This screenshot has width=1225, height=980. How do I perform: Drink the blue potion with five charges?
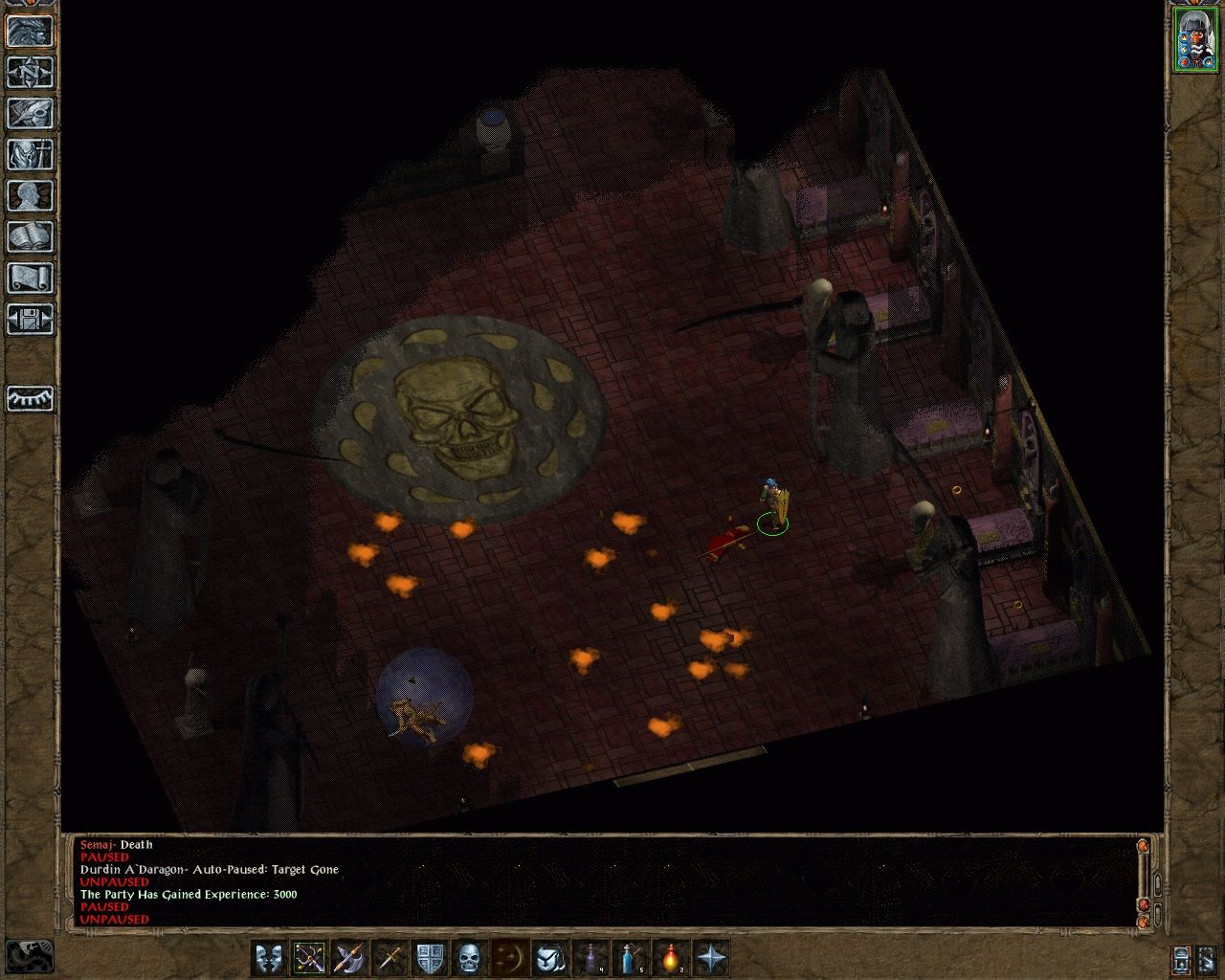631,957
